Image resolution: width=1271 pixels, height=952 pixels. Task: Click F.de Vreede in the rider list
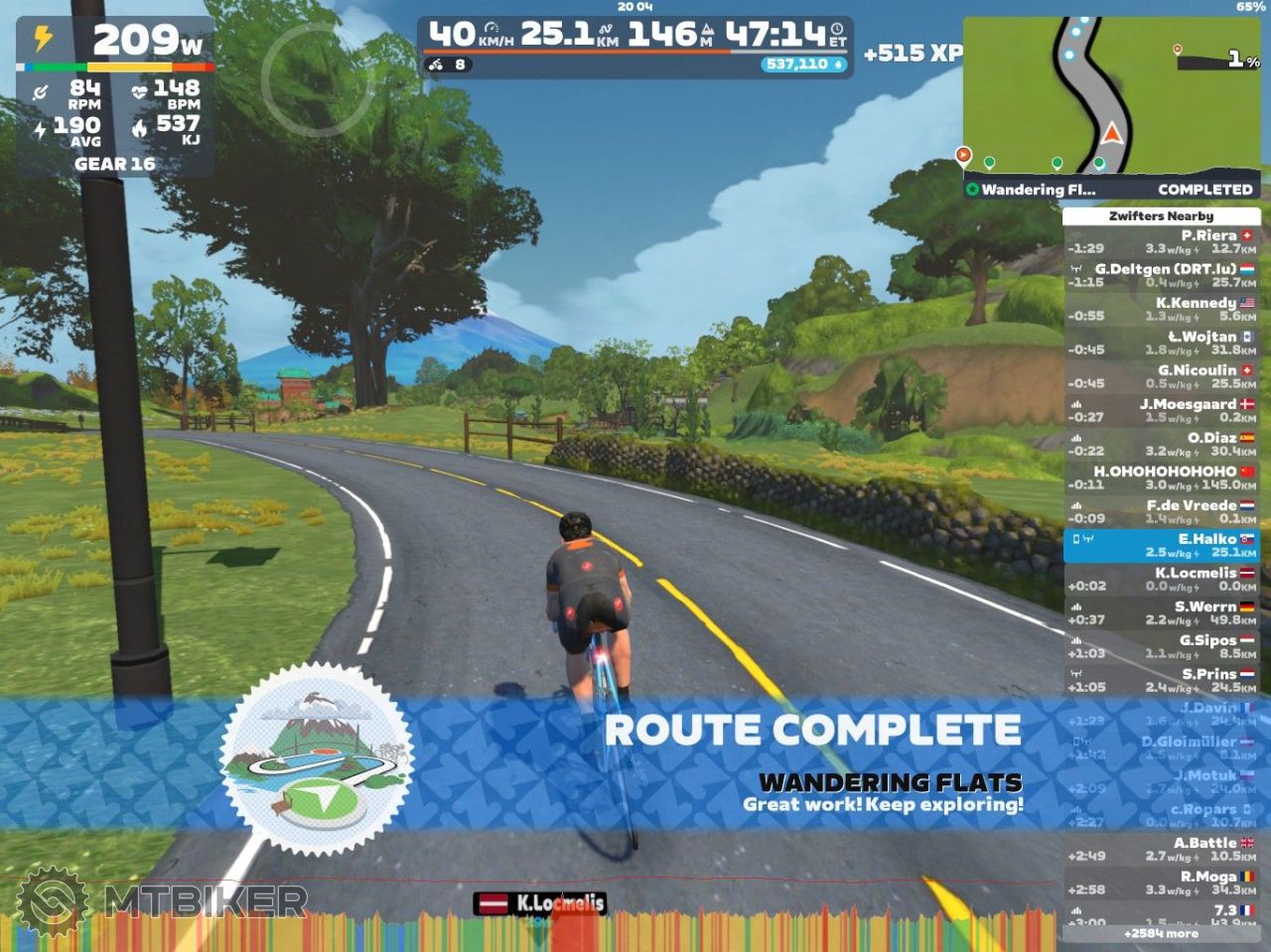(1161, 512)
